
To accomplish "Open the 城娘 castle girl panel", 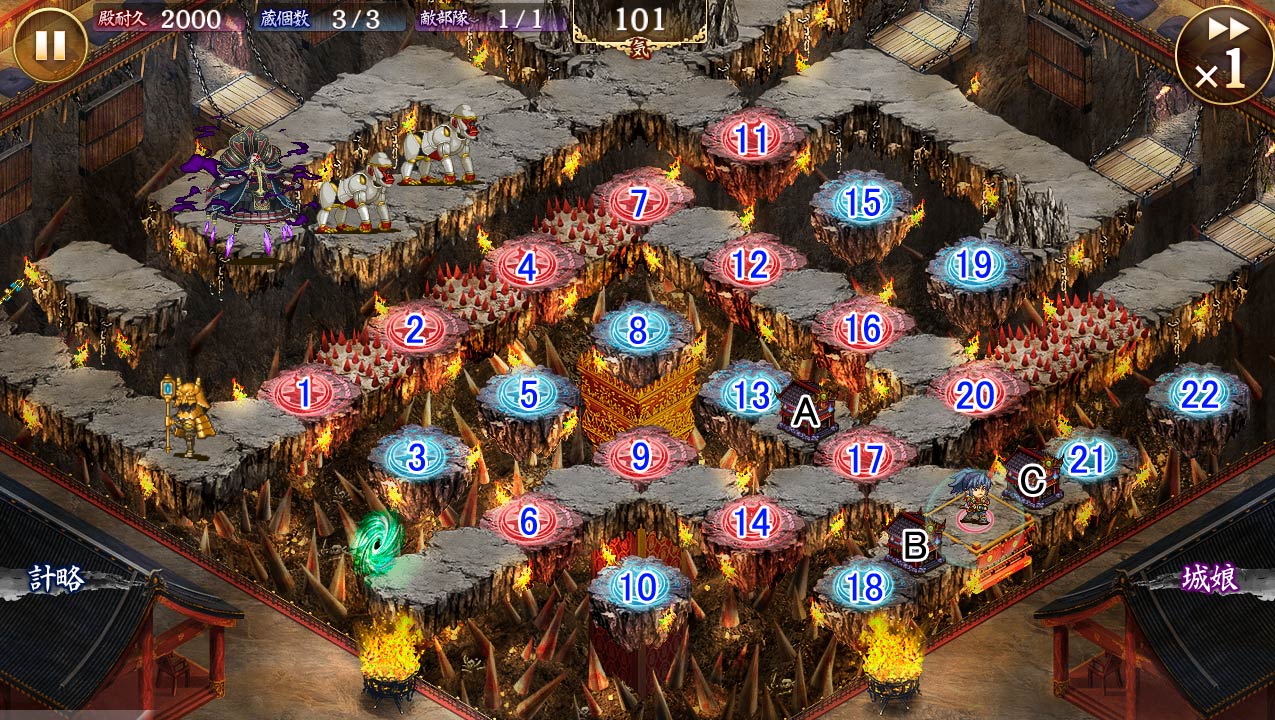I will point(1210,579).
